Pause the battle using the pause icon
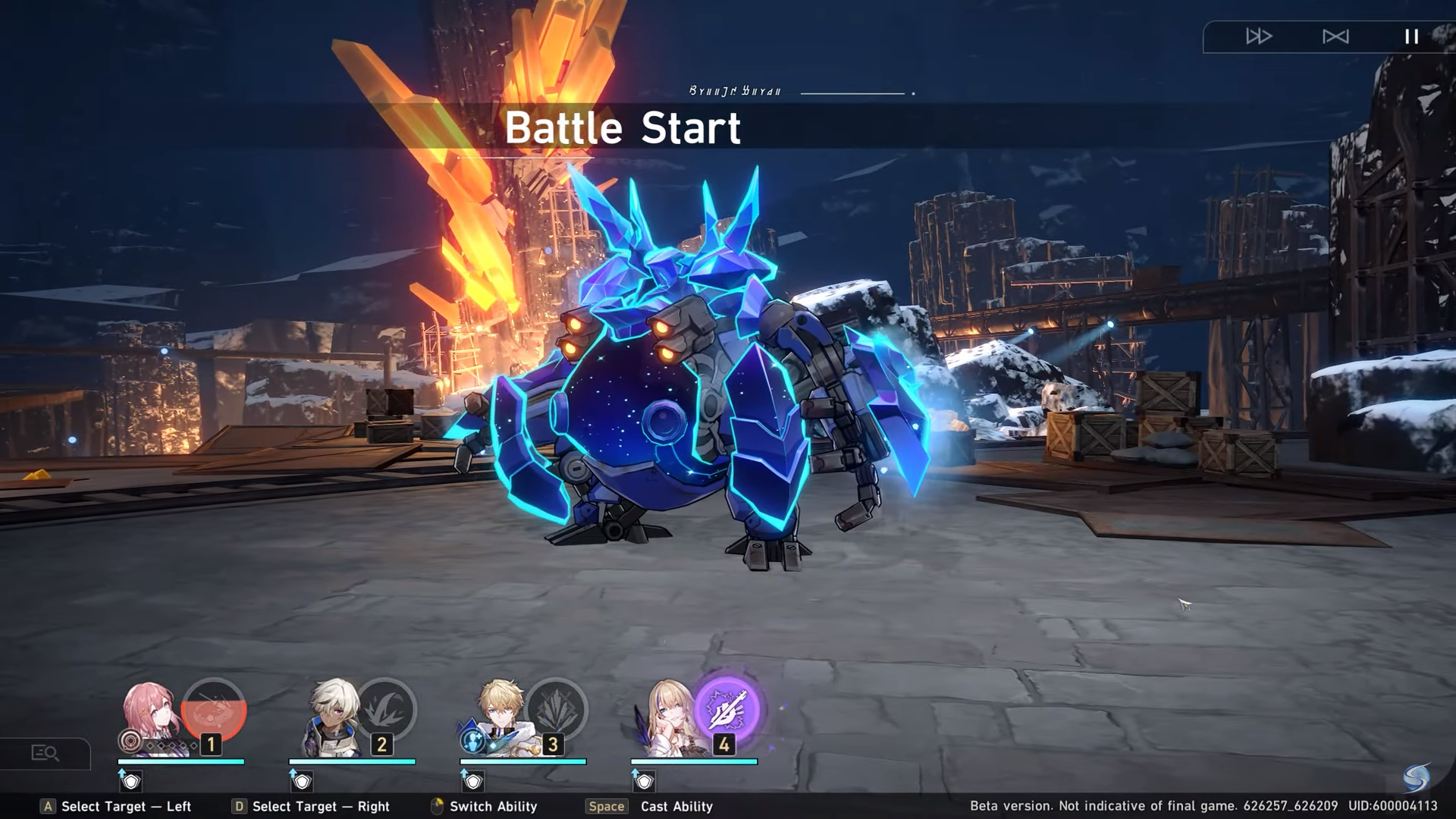Screen dimensions: 1456x819 [x=1411, y=36]
